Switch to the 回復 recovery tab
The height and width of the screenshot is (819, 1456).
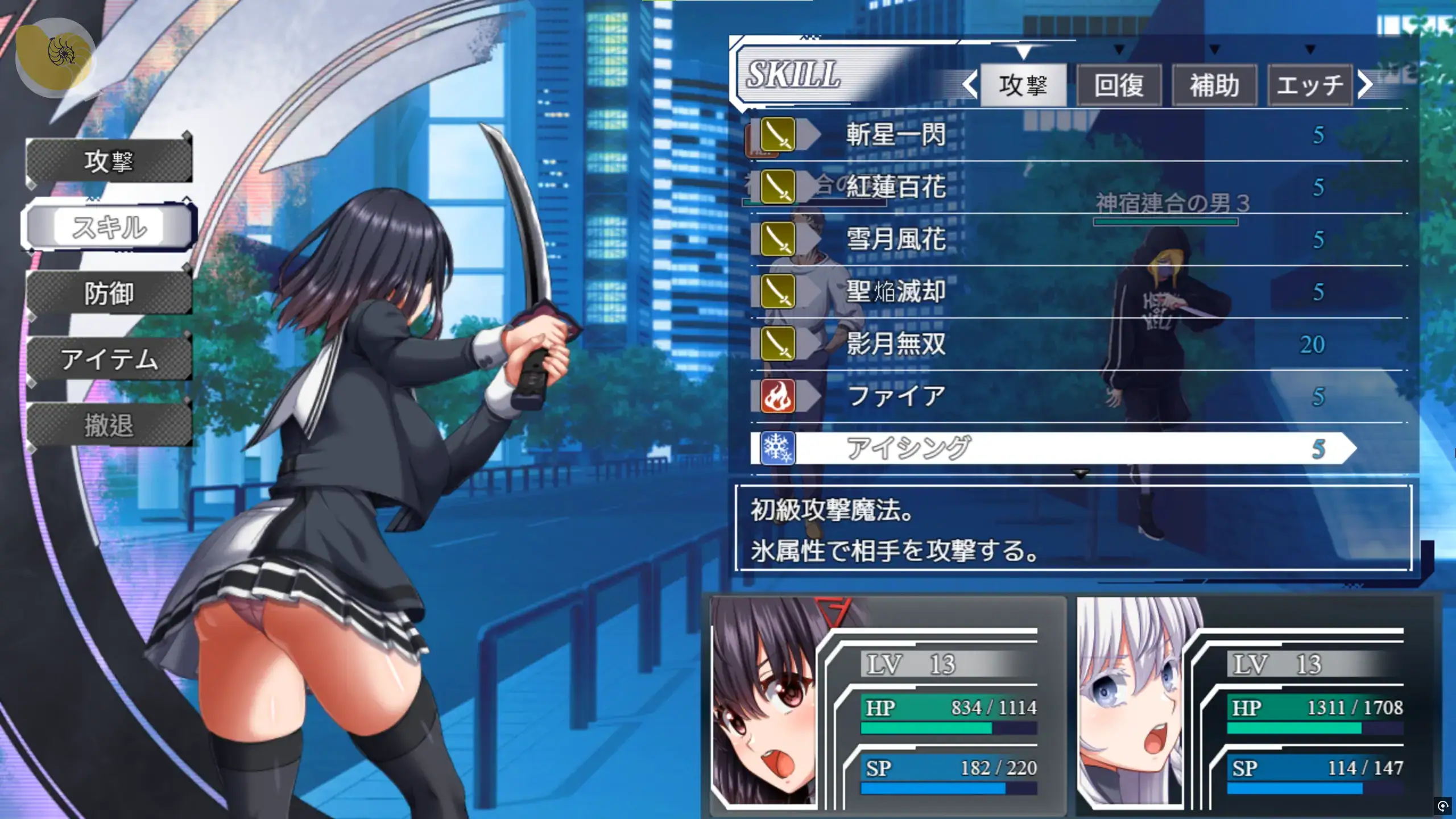point(1119,85)
